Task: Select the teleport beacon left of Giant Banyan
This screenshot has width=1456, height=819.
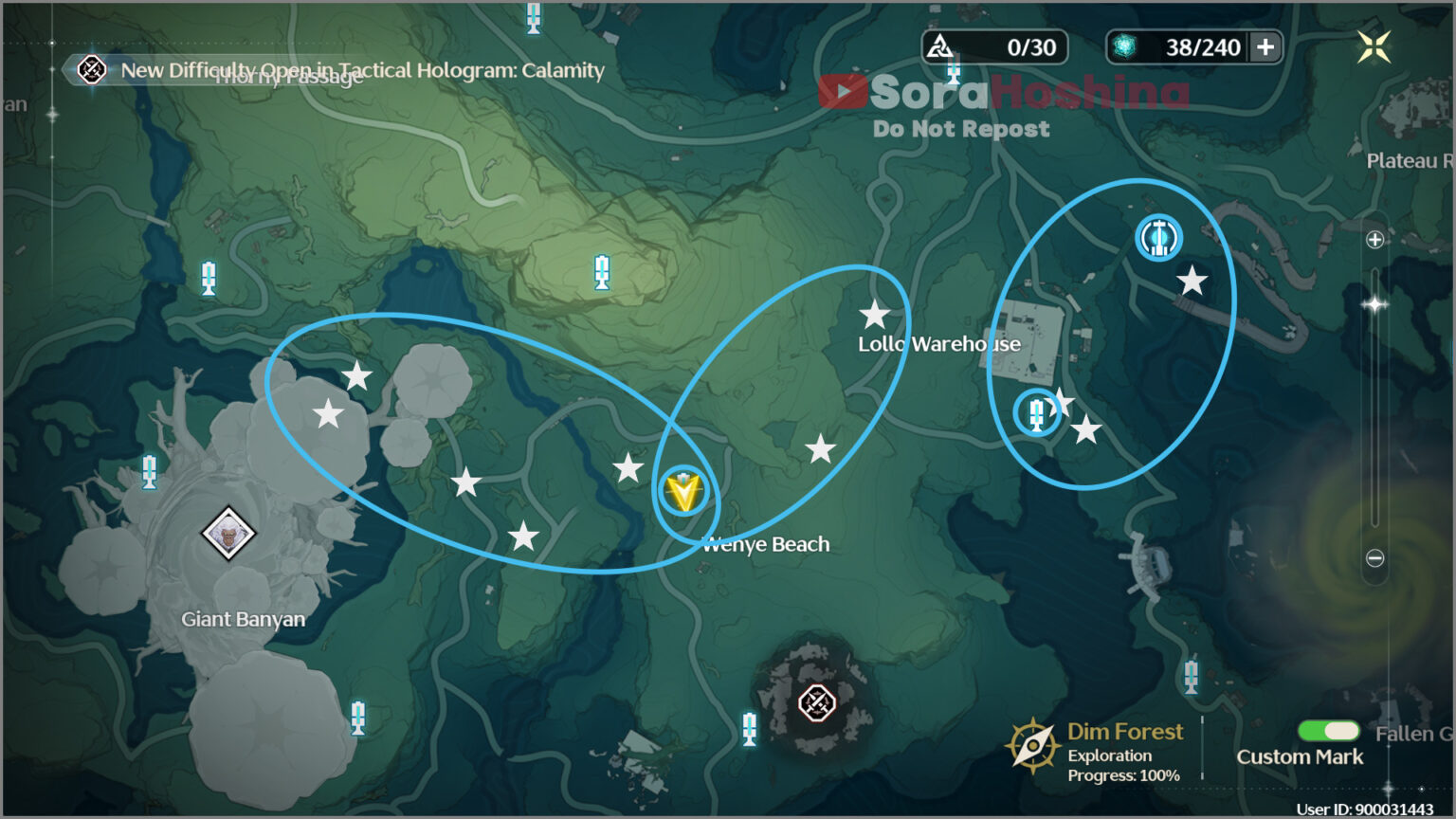Action: pyautogui.click(x=148, y=473)
